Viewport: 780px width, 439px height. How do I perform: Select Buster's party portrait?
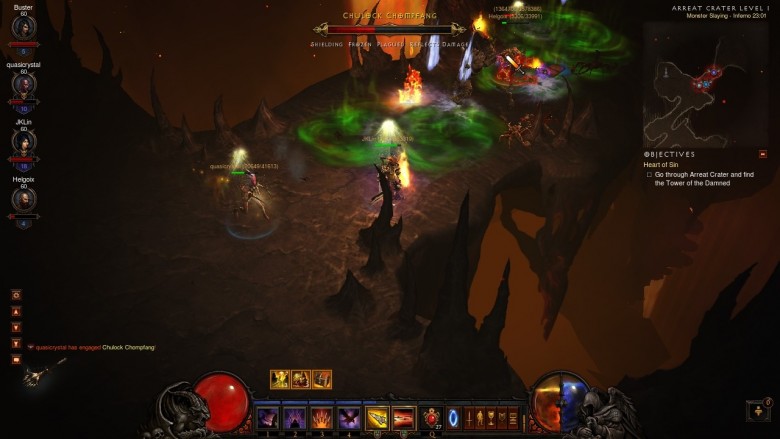coord(23,28)
